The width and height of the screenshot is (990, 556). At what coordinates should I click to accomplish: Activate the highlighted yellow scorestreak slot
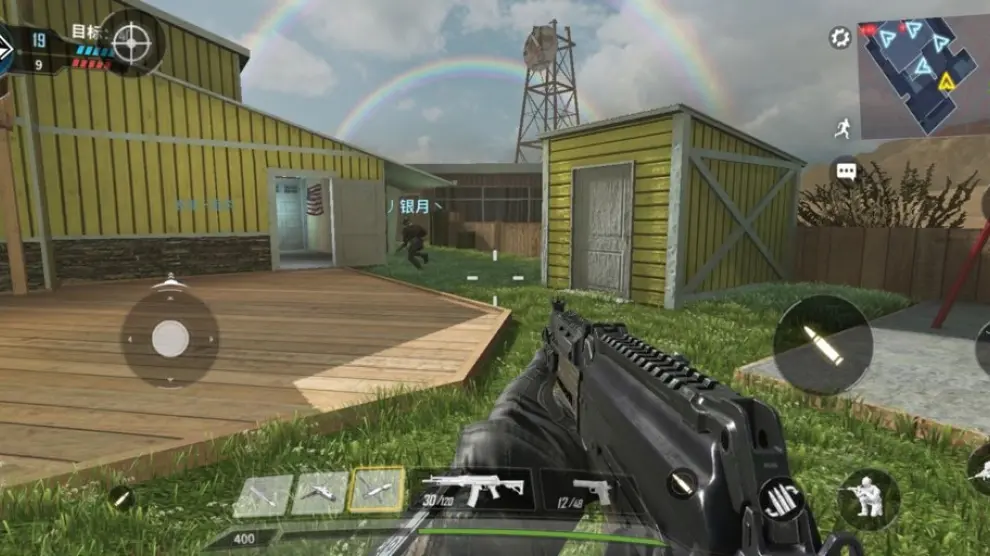pyautogui.click(x=377, y=490)
